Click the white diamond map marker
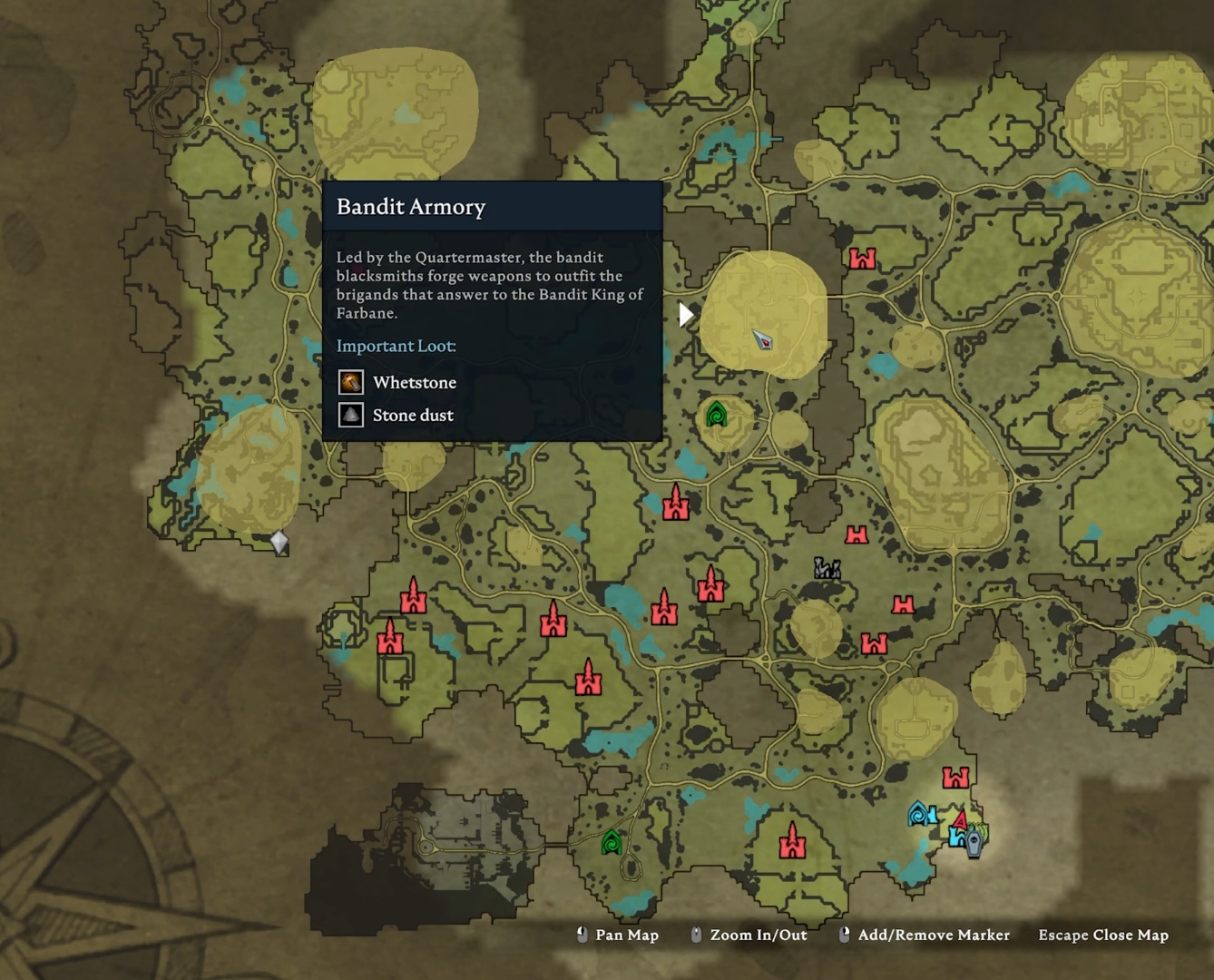 [x=278, y=540]
